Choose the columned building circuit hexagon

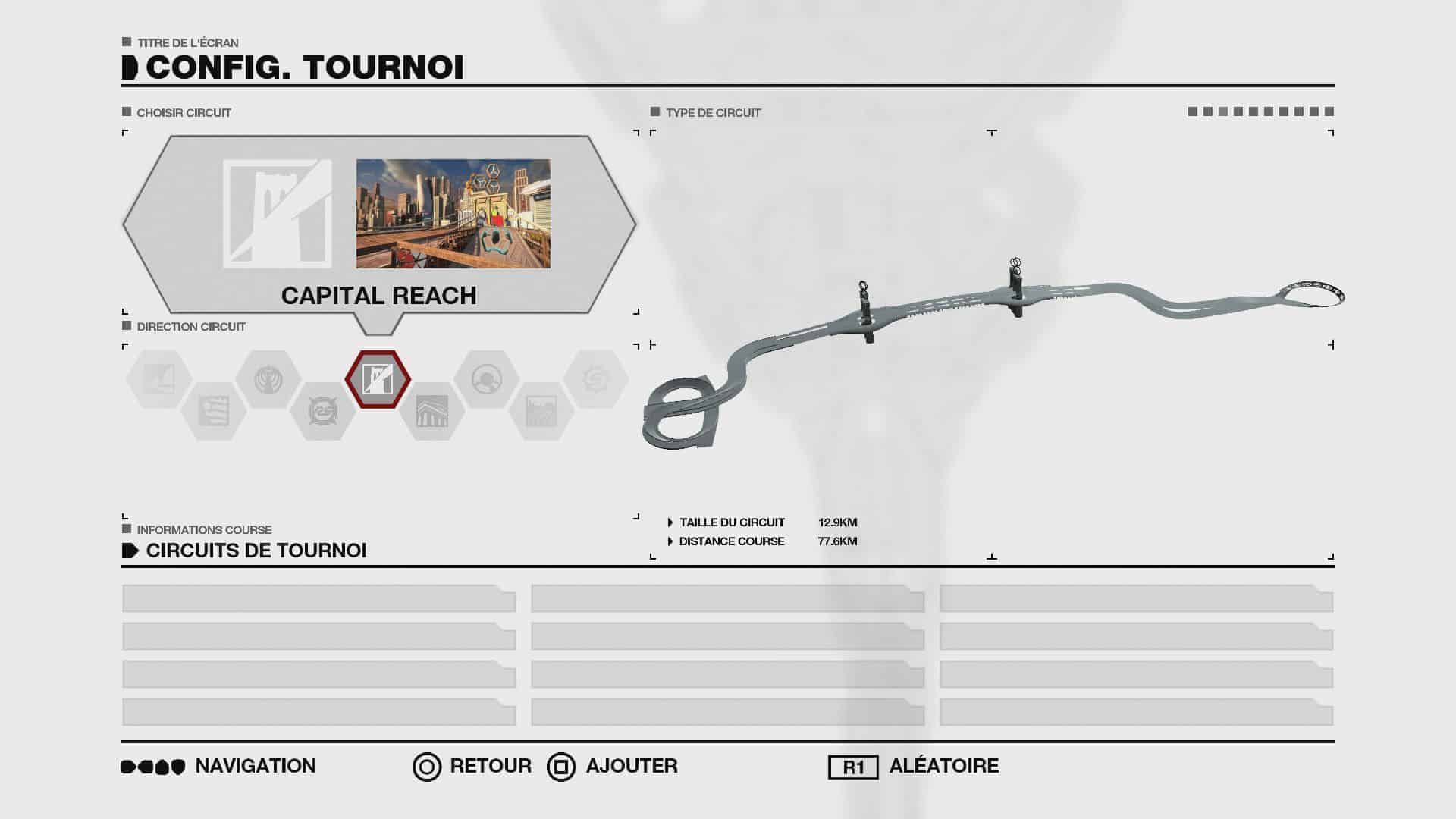(x=431, y=411)
